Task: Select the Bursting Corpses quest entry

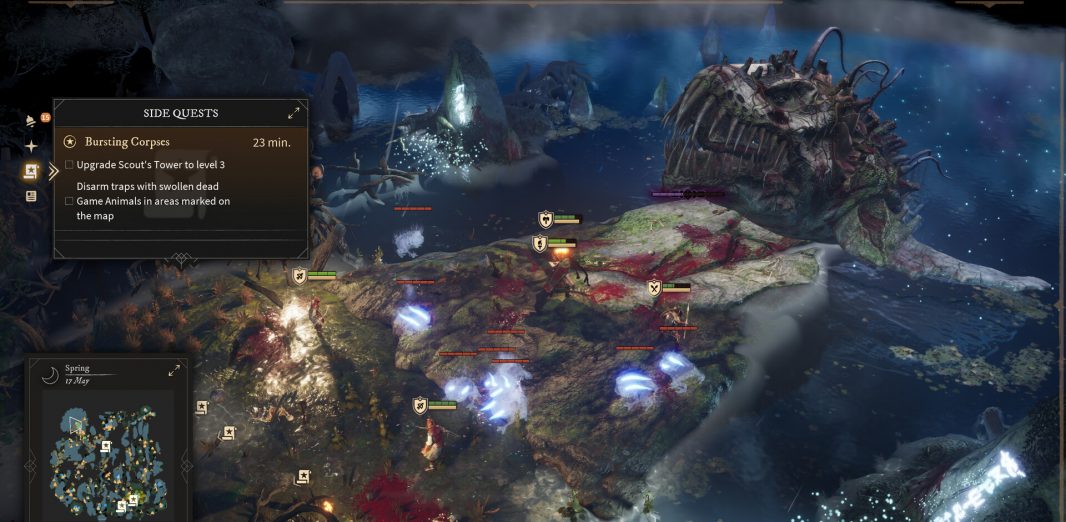Action: click(x=127, y=142)
